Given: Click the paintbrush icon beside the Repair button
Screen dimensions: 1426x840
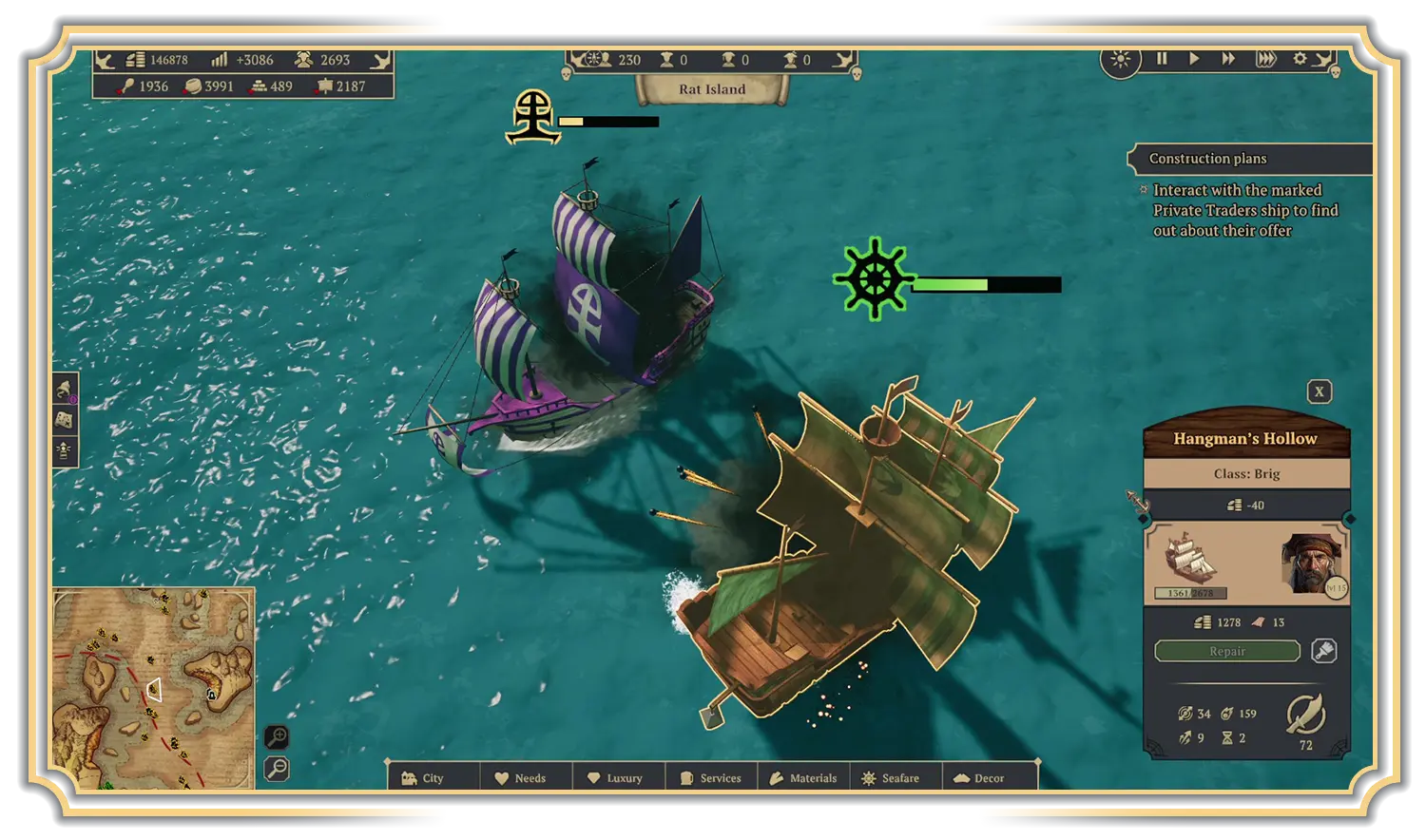Looking at the screenshot, I should (1323, 651).
